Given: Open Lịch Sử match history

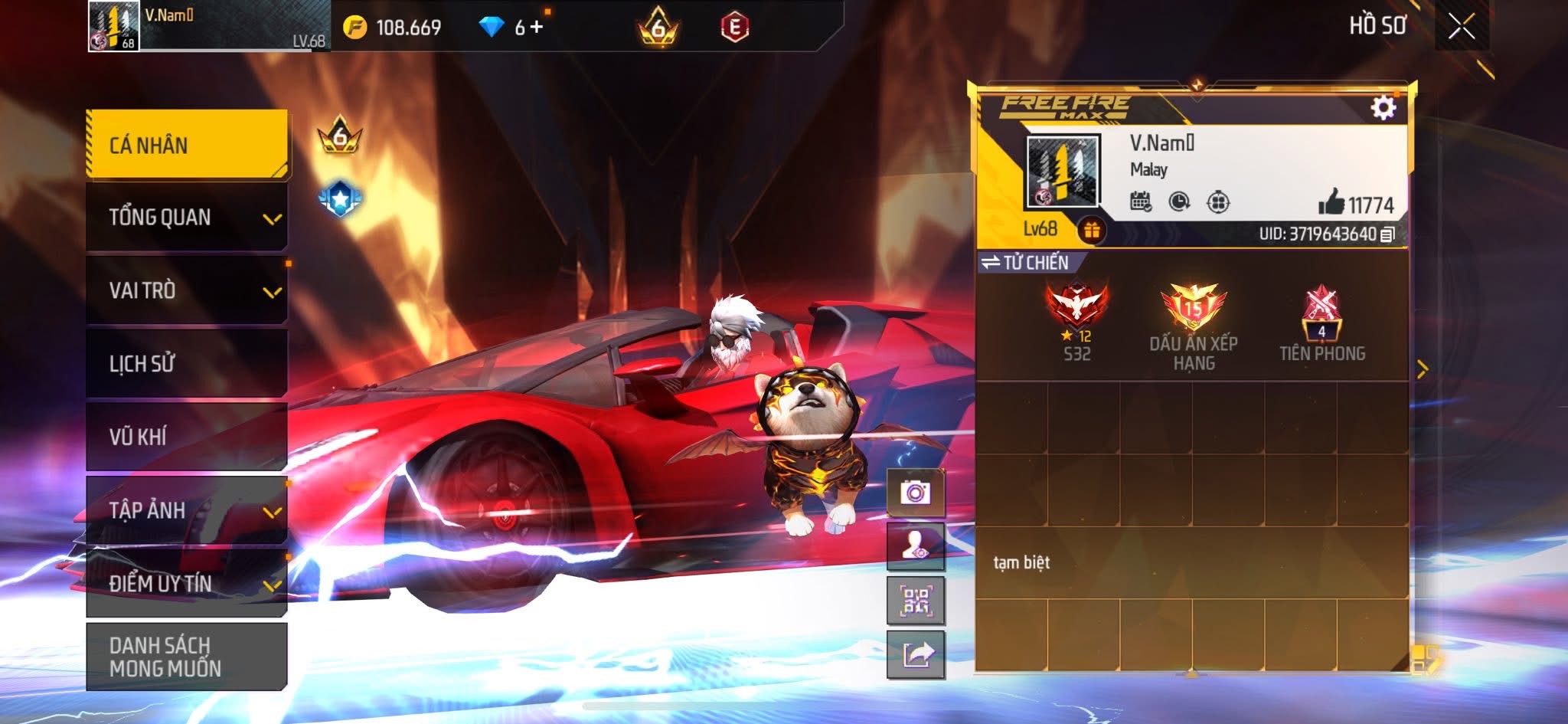Looking at the screenshot, I should 187,363.
